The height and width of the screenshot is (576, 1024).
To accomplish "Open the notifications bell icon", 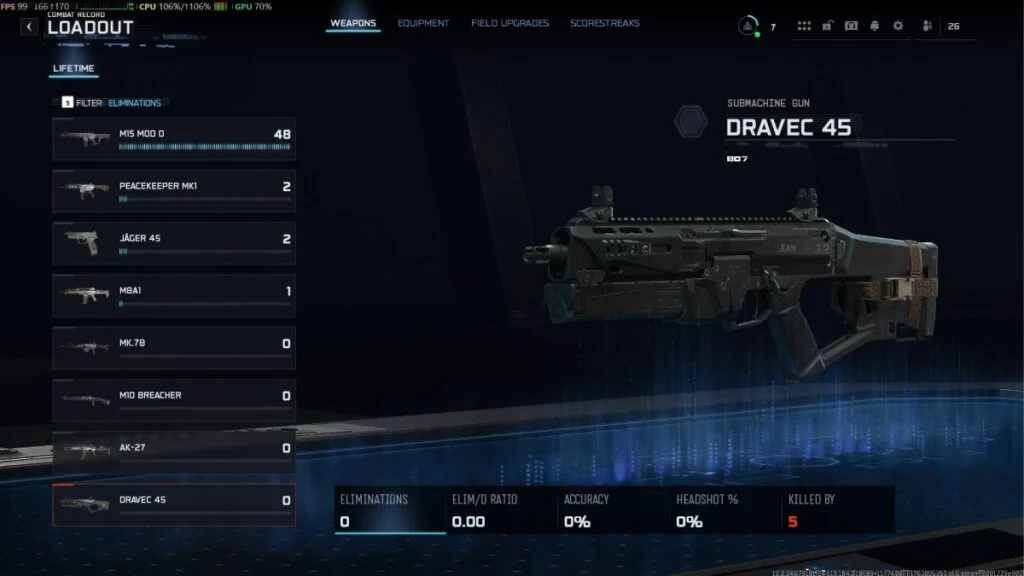I will (x=874, y=26).
